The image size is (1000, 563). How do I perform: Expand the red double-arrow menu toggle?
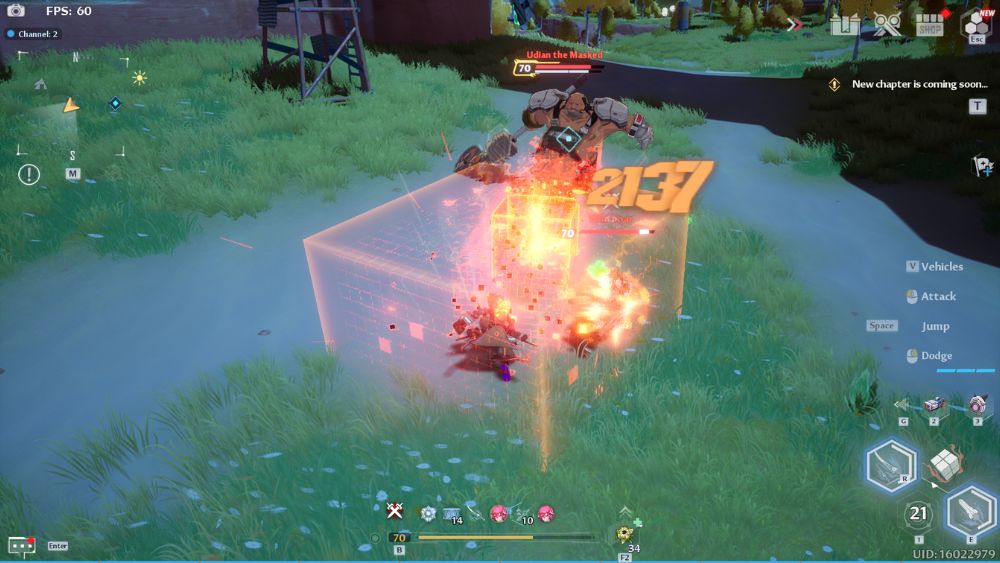coord(796,24)
